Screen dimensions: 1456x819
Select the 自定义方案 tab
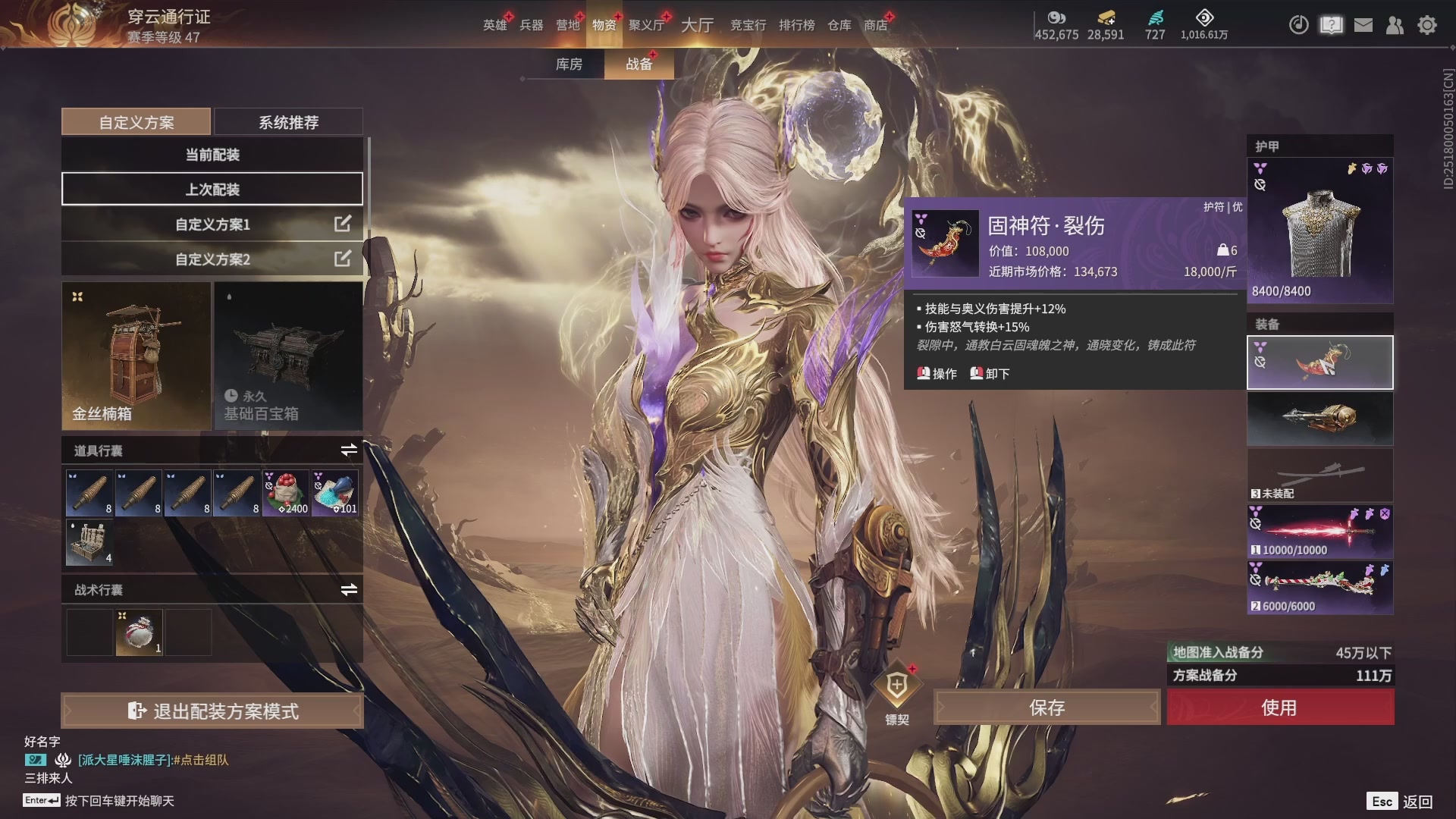pyautogui.click(x=136, y=122)
